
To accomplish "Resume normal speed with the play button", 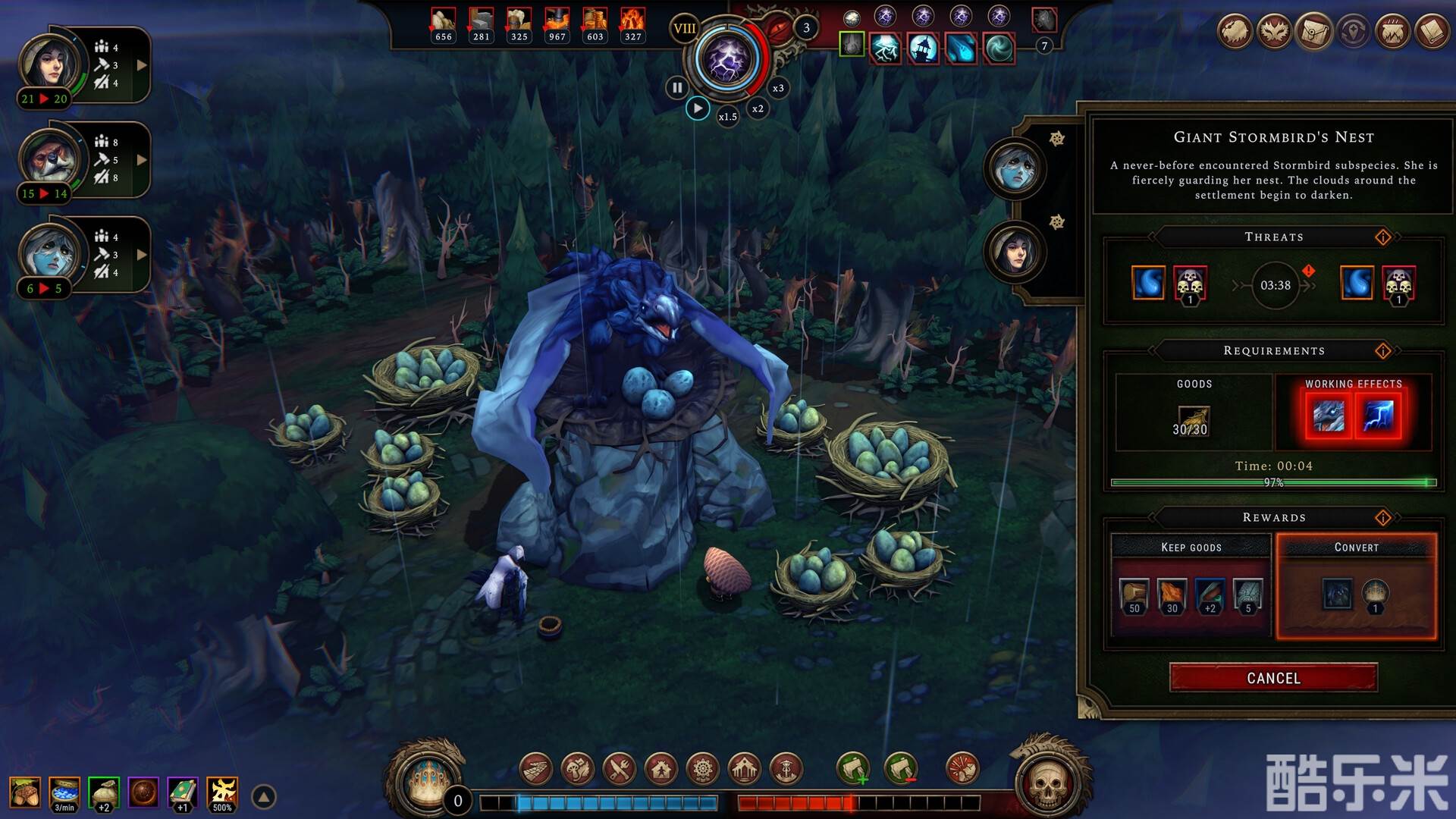I will click(698, 108).
